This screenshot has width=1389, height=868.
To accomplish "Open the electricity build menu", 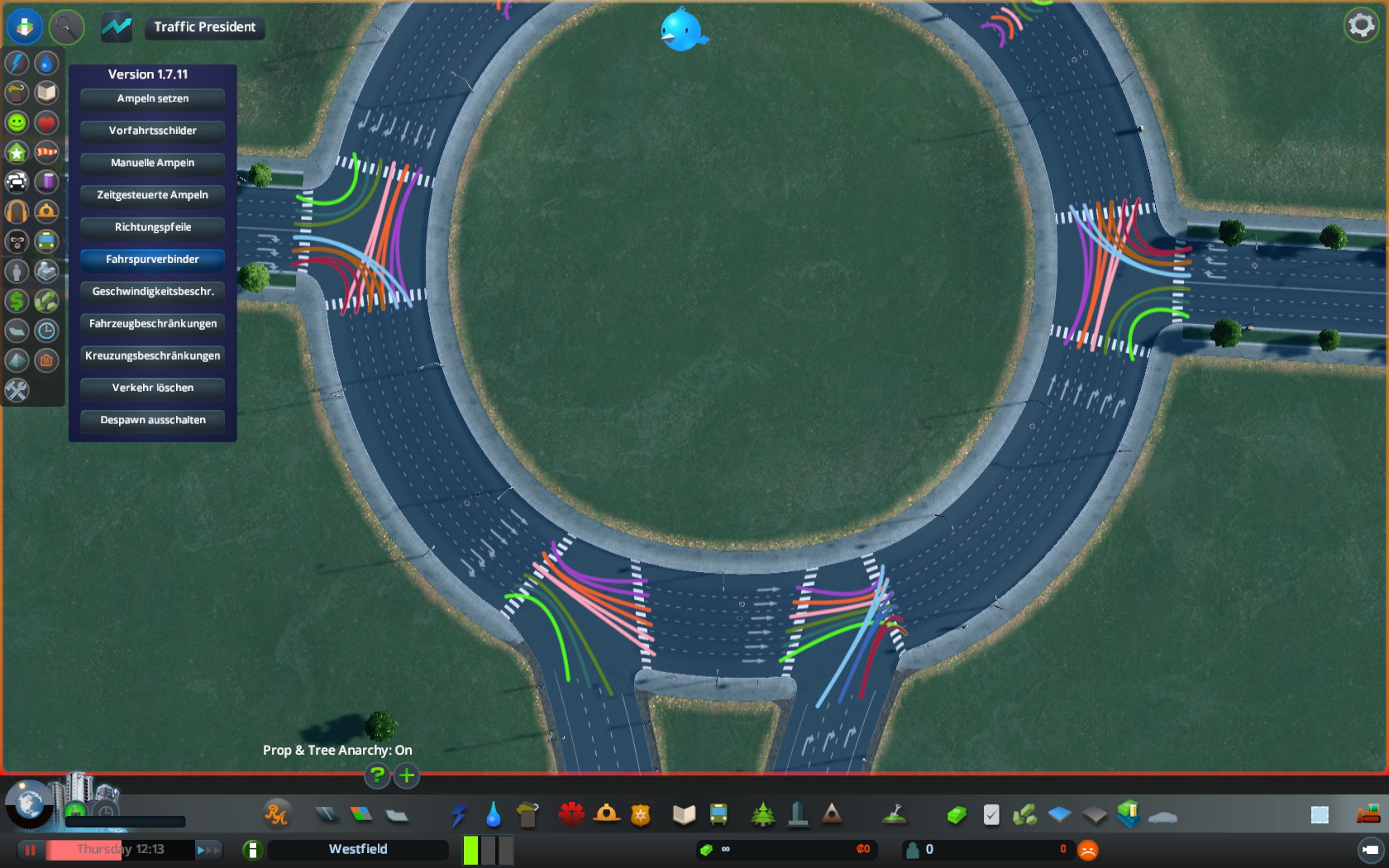I will [x=459, y=815].
